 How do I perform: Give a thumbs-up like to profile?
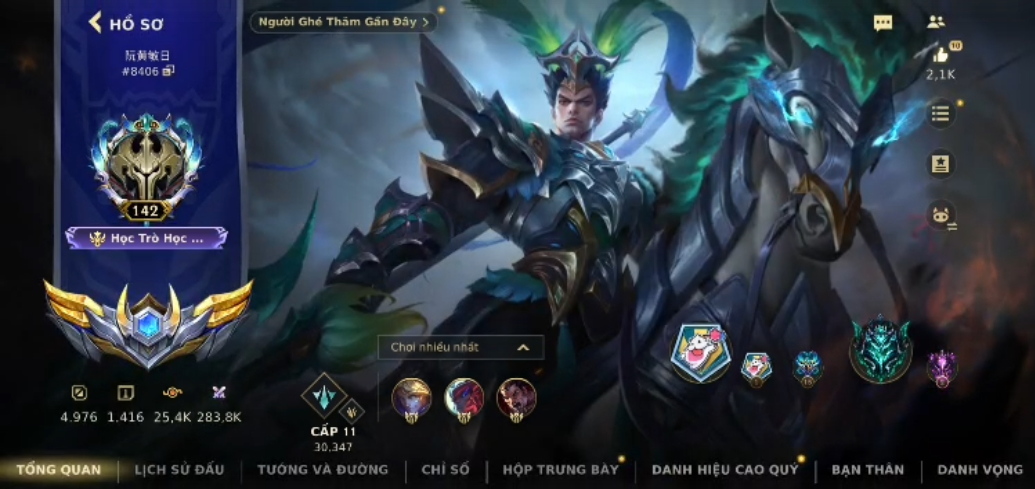940,56
